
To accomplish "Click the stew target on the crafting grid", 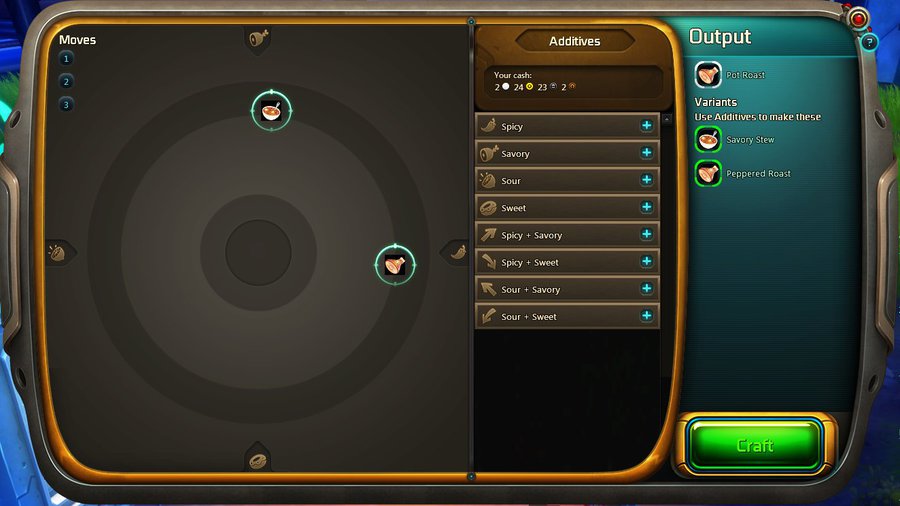I will pyautogui.click(x=271, y=110).
